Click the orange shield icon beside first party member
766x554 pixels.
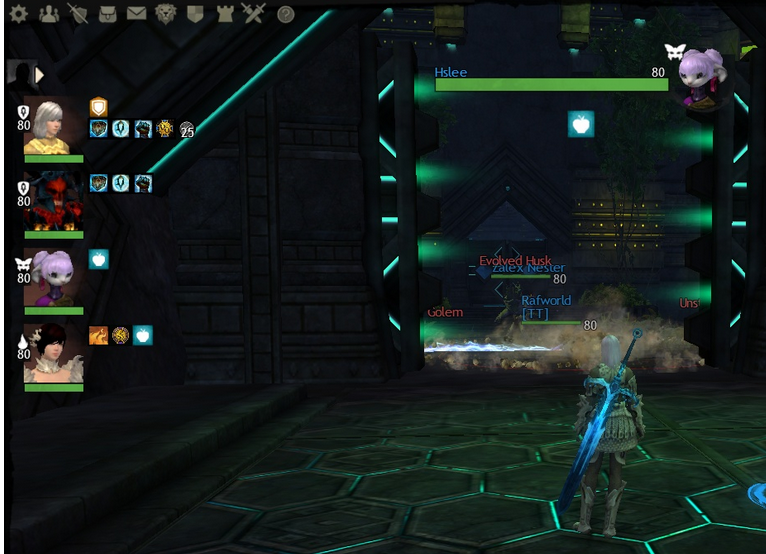[98, 106]
